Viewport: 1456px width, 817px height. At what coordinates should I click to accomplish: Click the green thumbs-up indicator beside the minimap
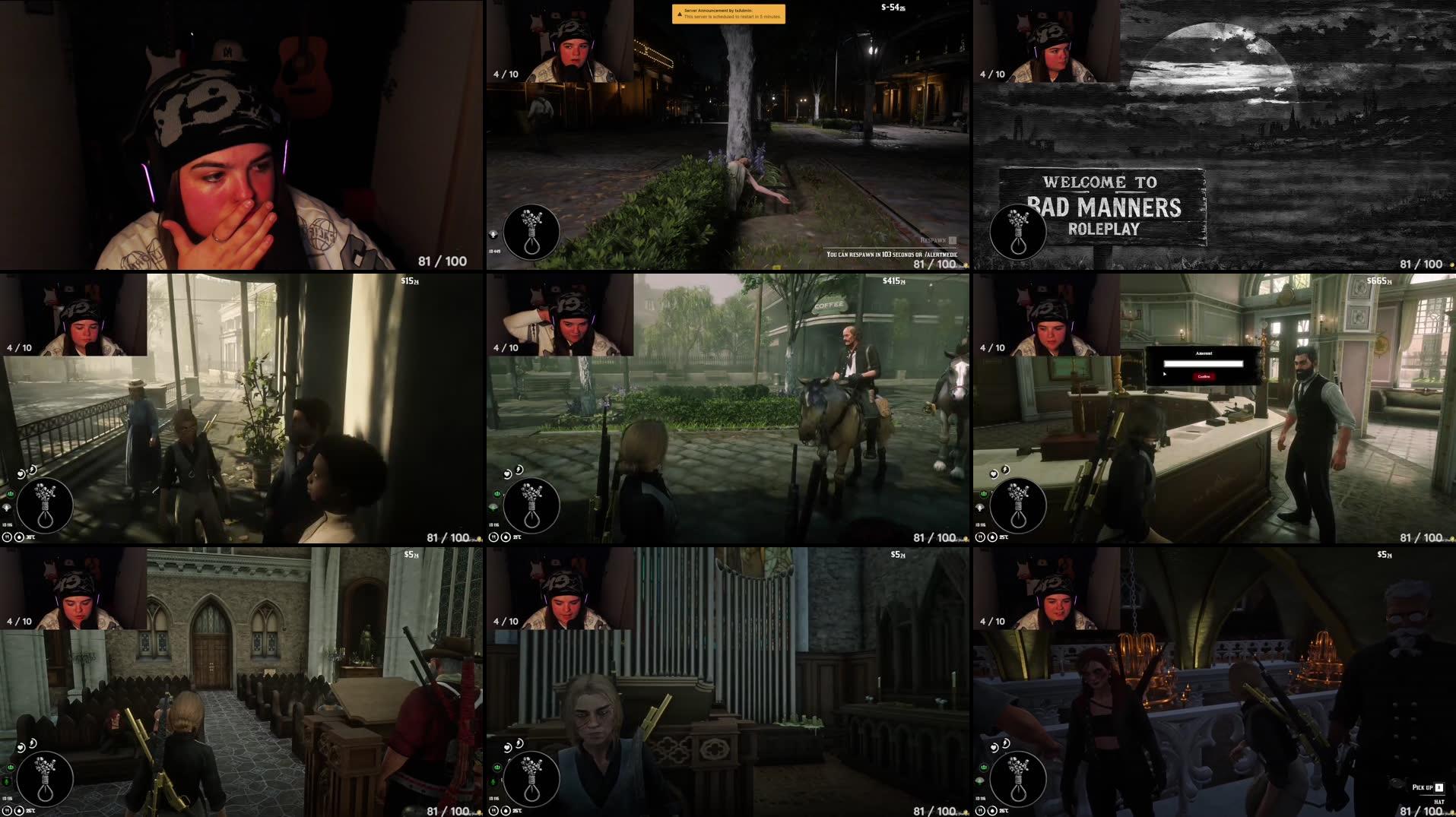(x=10, y=493)
